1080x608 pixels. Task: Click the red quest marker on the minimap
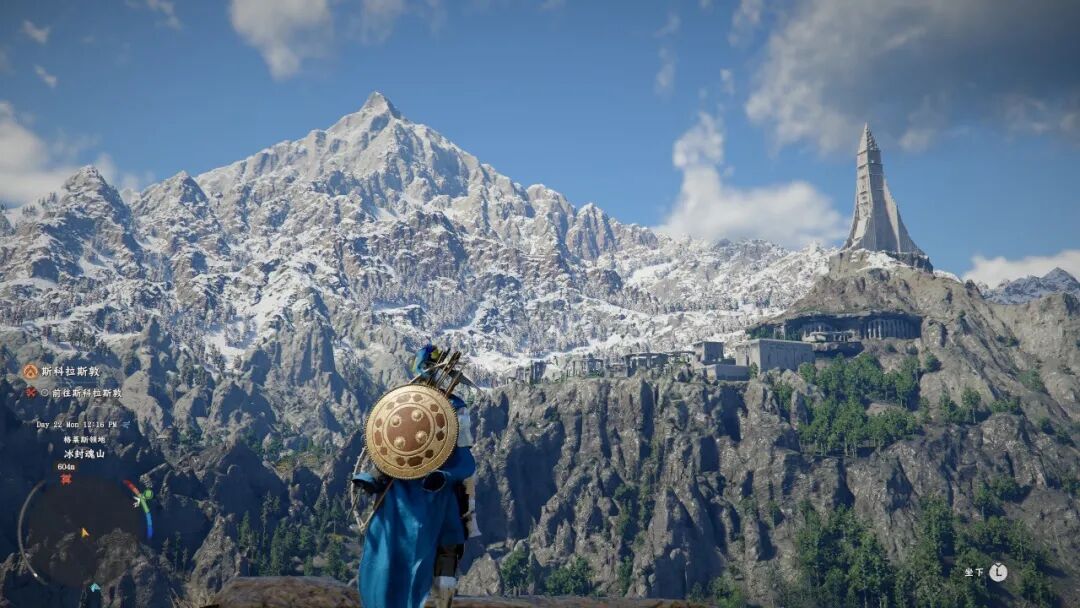pyautogui.click(x=66, y=479)
